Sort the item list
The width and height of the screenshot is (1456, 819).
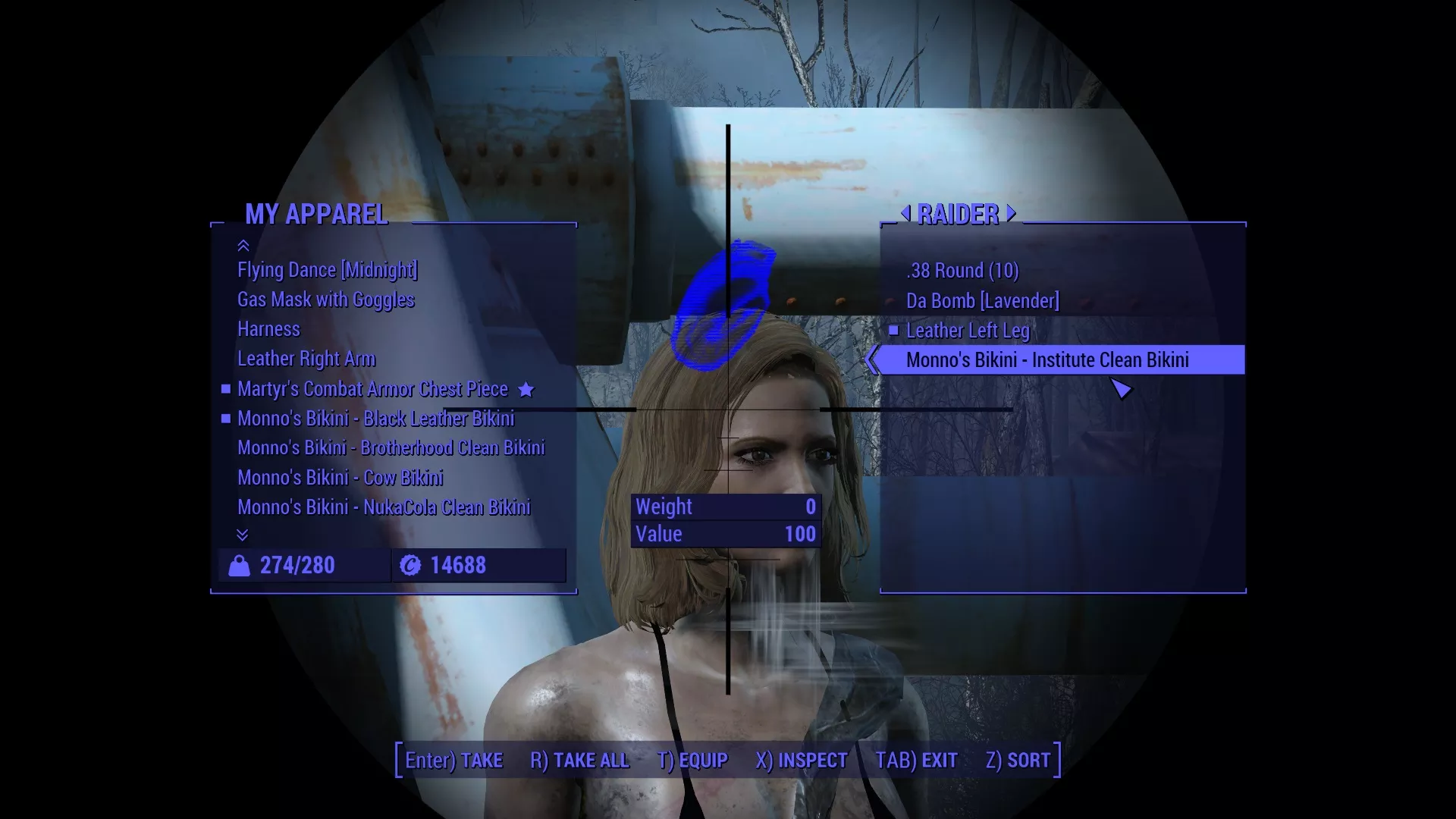(x=1018, y=761)
